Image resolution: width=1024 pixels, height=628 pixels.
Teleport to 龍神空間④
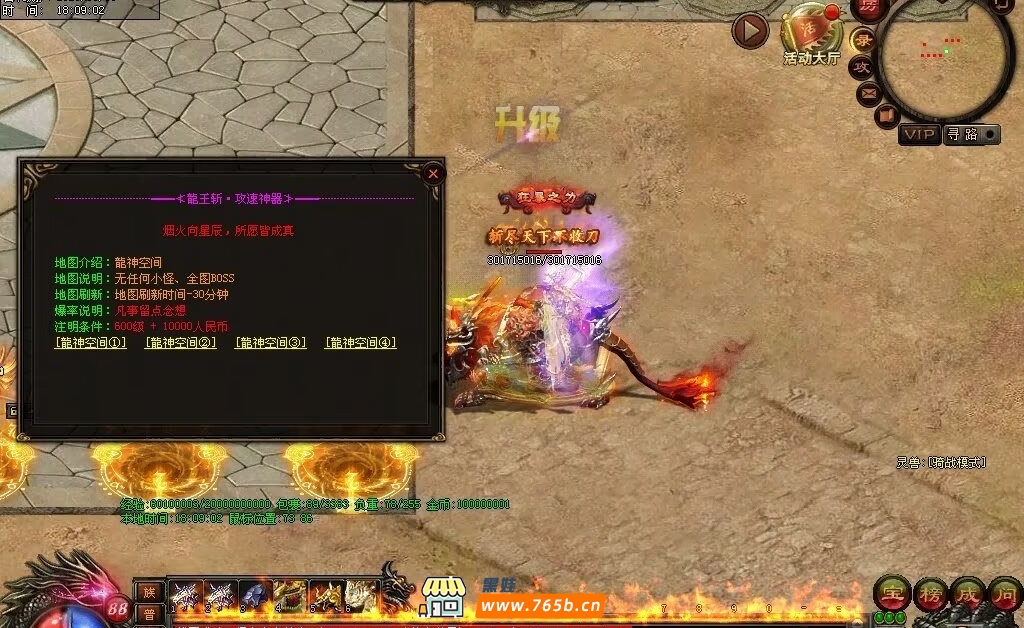click(360, 343)
